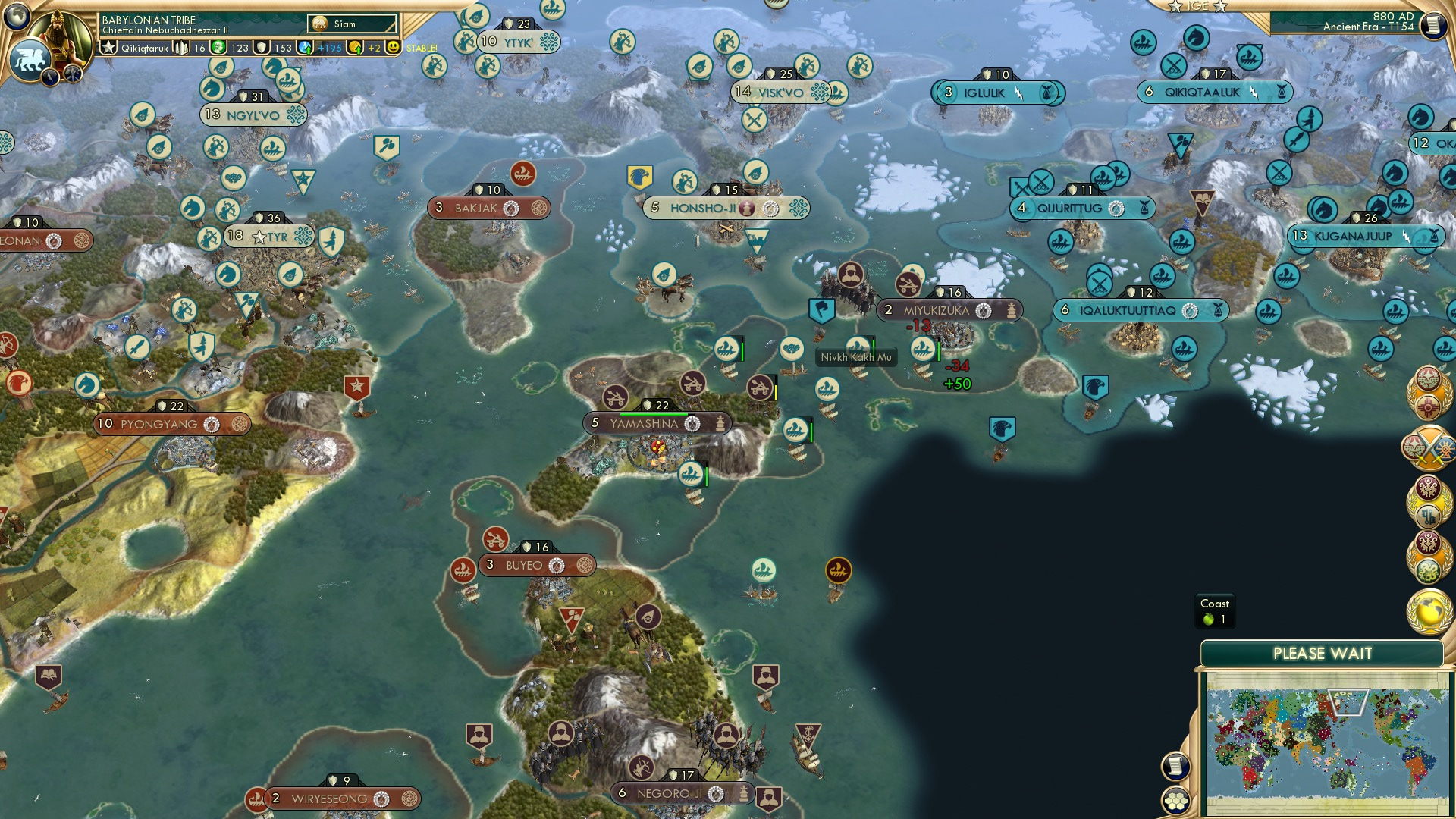Click the population icon showing 16
Viewport: 1456px width, 819px height.
[183, 48]
